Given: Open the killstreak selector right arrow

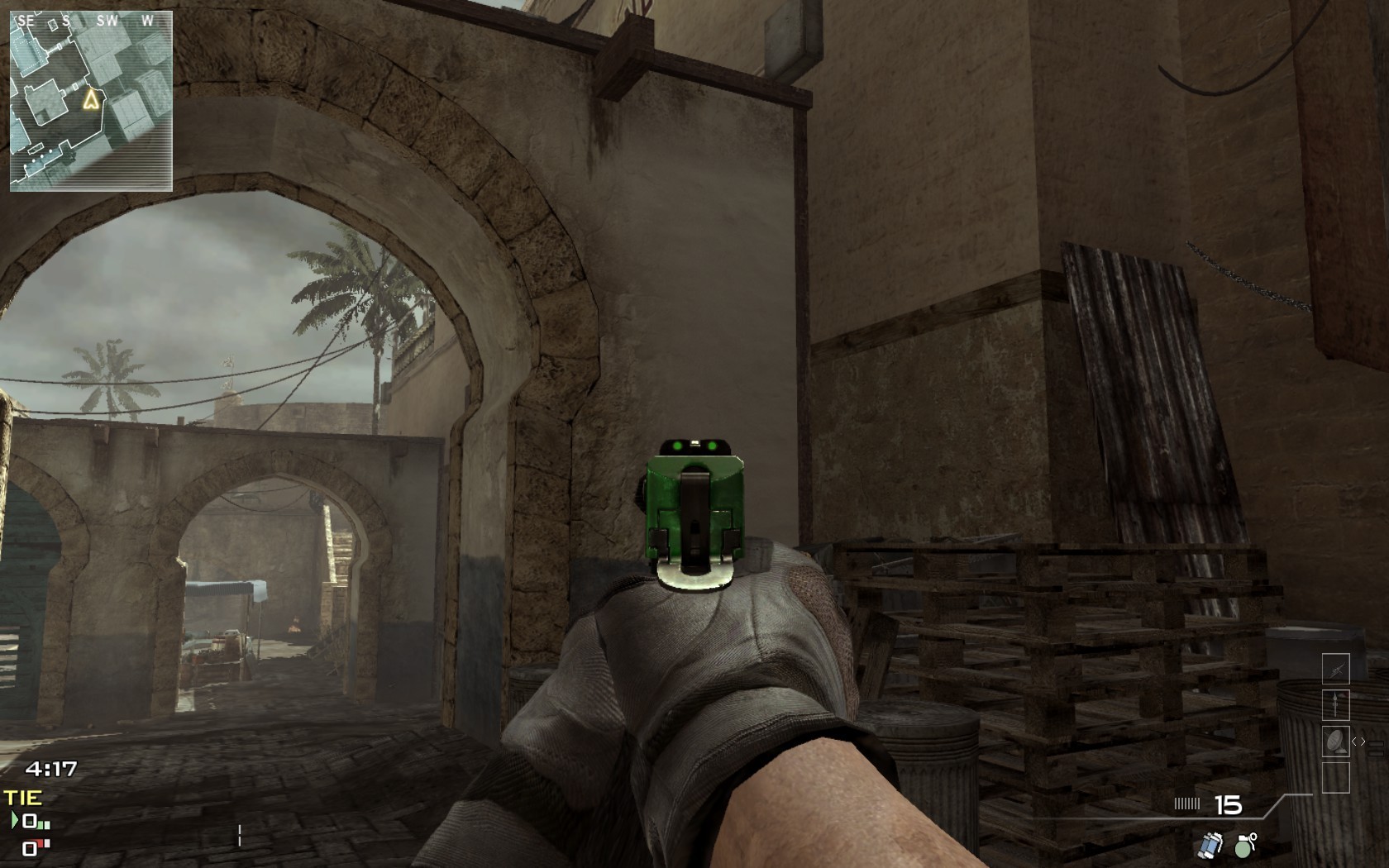Looking at the screenshot, I should (x=1364, y=742).
